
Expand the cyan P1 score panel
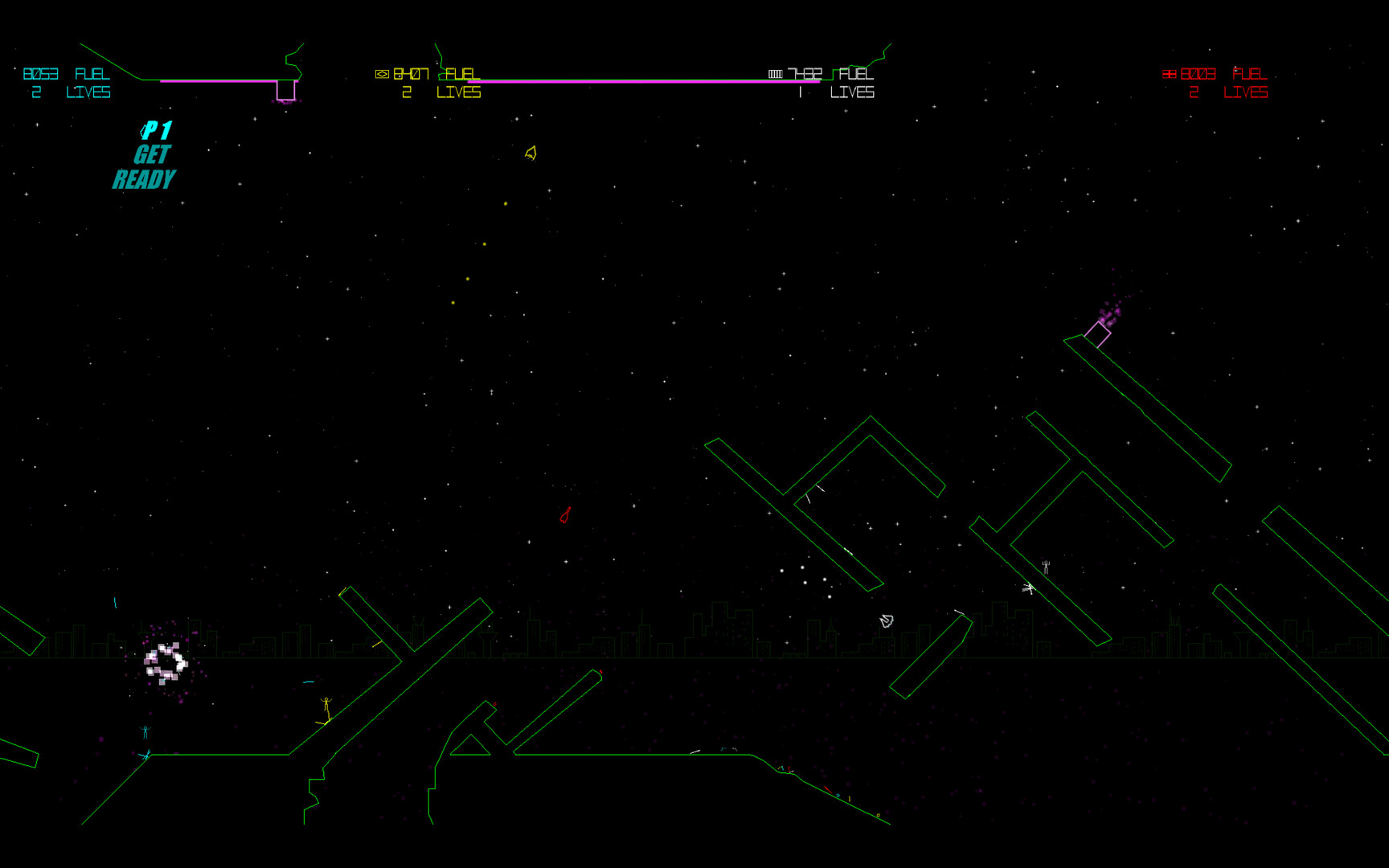click(68, 83)
